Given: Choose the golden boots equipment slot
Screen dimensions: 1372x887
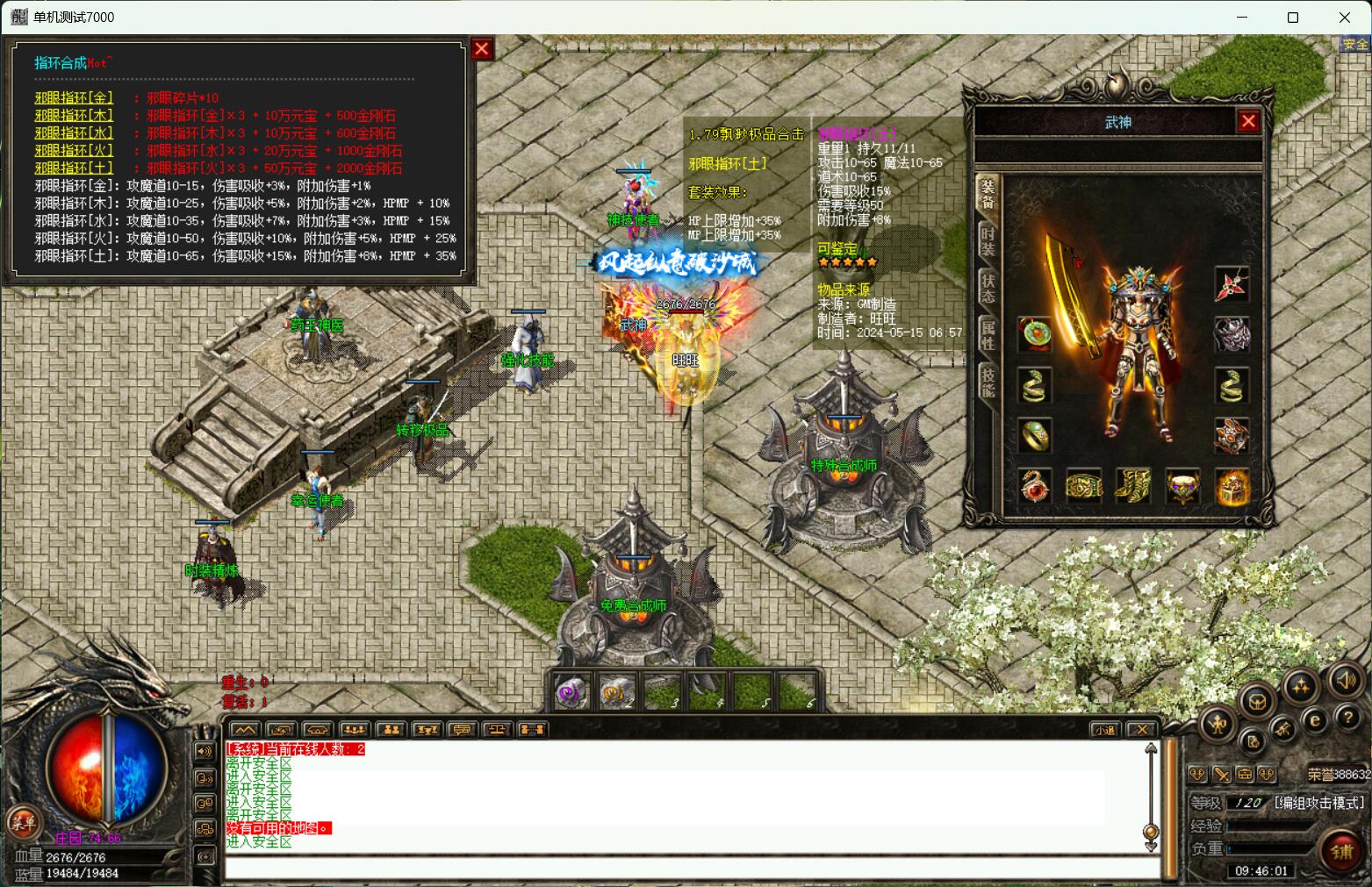Looking at the screenshot, I should 1132,485.
